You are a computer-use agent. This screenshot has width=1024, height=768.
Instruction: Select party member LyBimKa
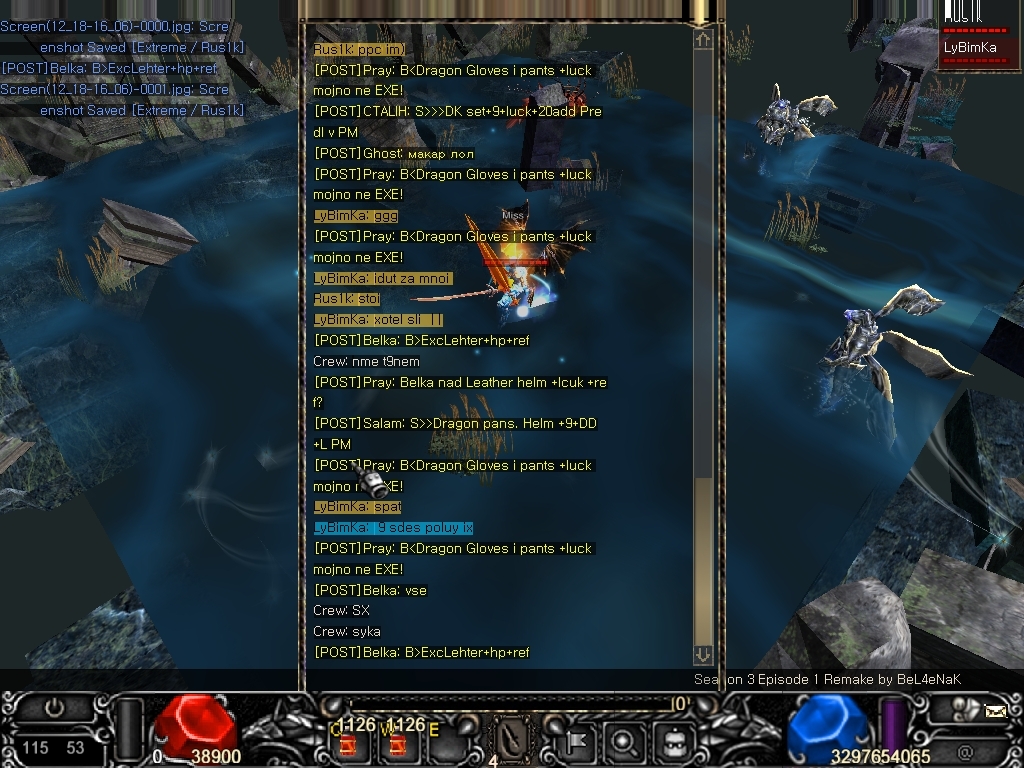coord(970,48)
